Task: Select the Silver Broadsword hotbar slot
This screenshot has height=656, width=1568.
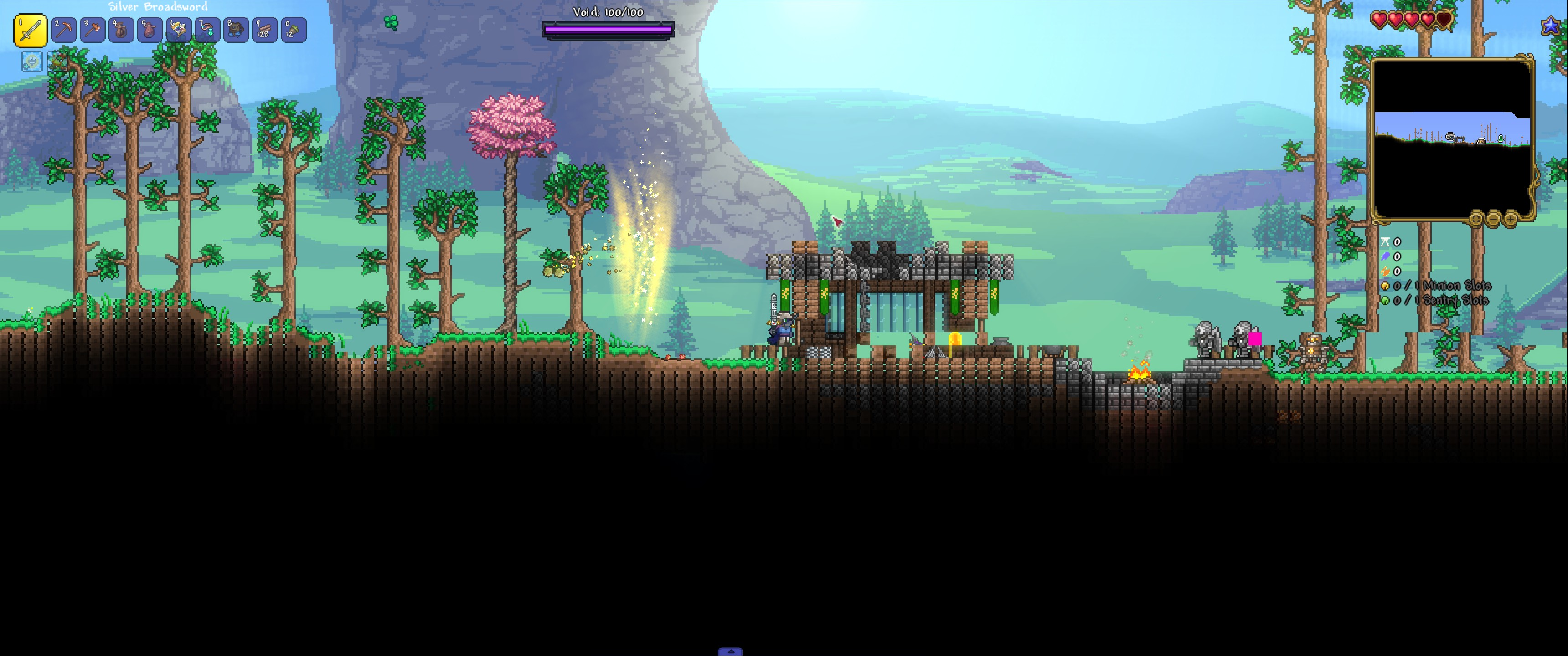Action: (31, 31)
